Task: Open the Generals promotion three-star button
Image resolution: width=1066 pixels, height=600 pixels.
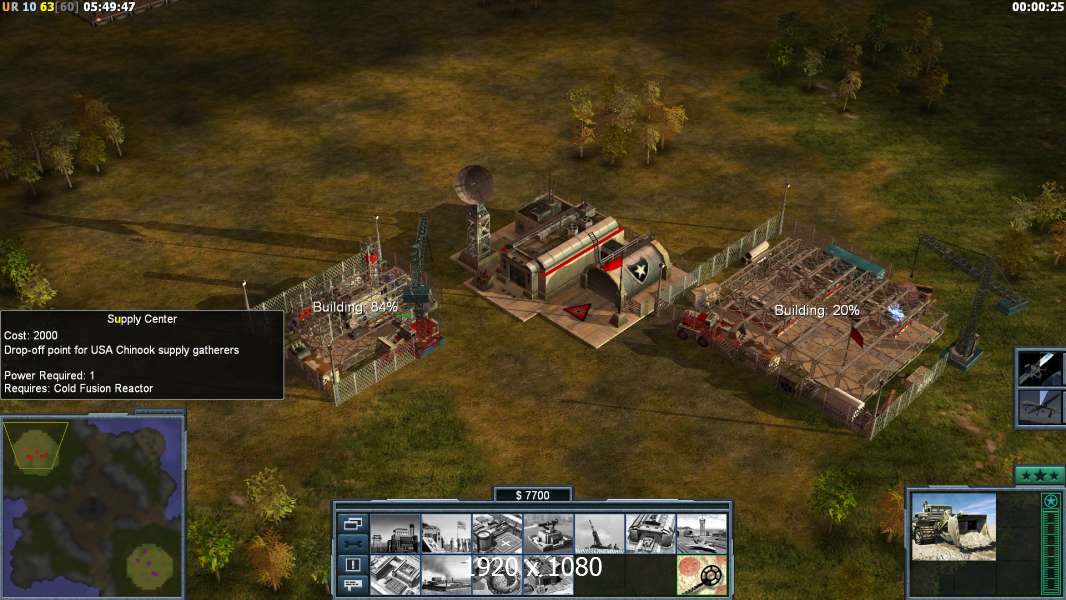Action: [1039, 475]
